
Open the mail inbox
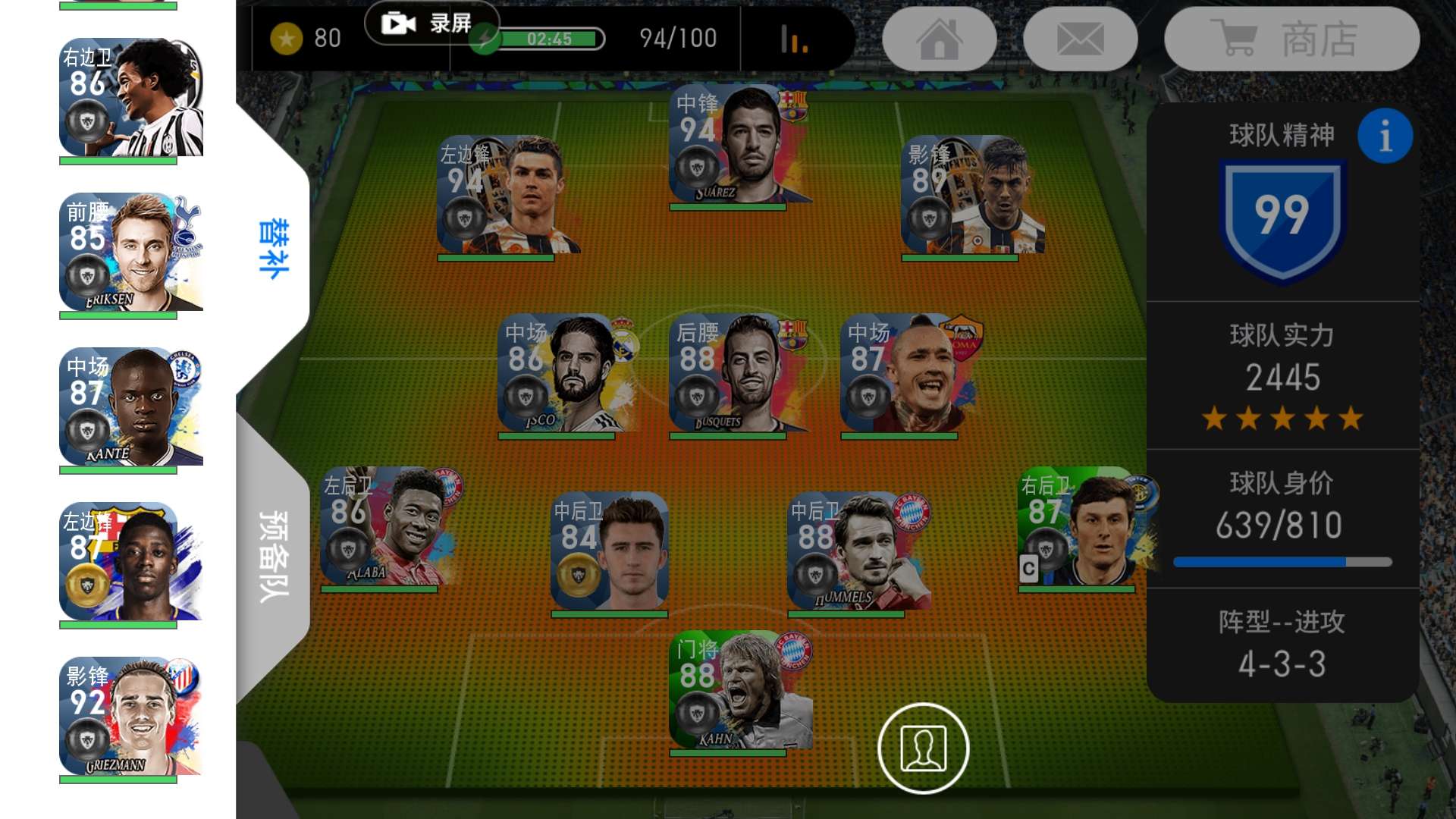click(x=1080, y=39)
